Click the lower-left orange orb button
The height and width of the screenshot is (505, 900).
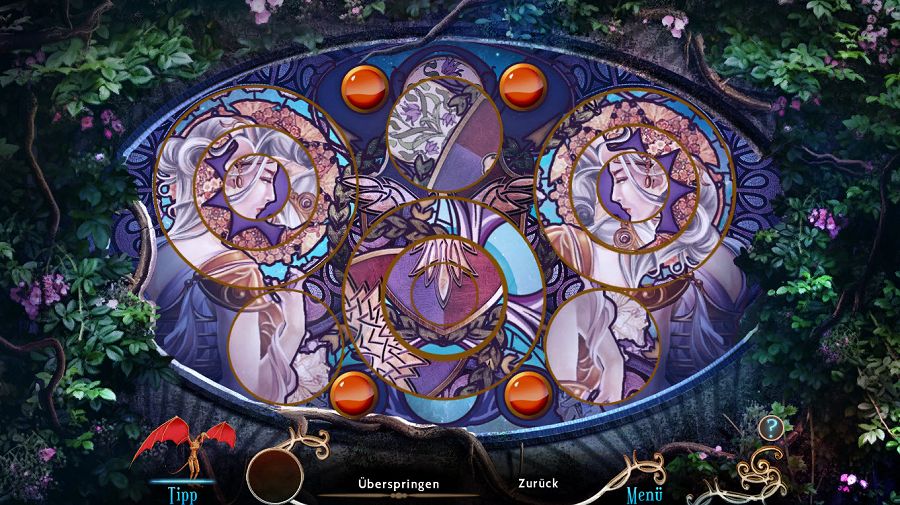point(353,394)
